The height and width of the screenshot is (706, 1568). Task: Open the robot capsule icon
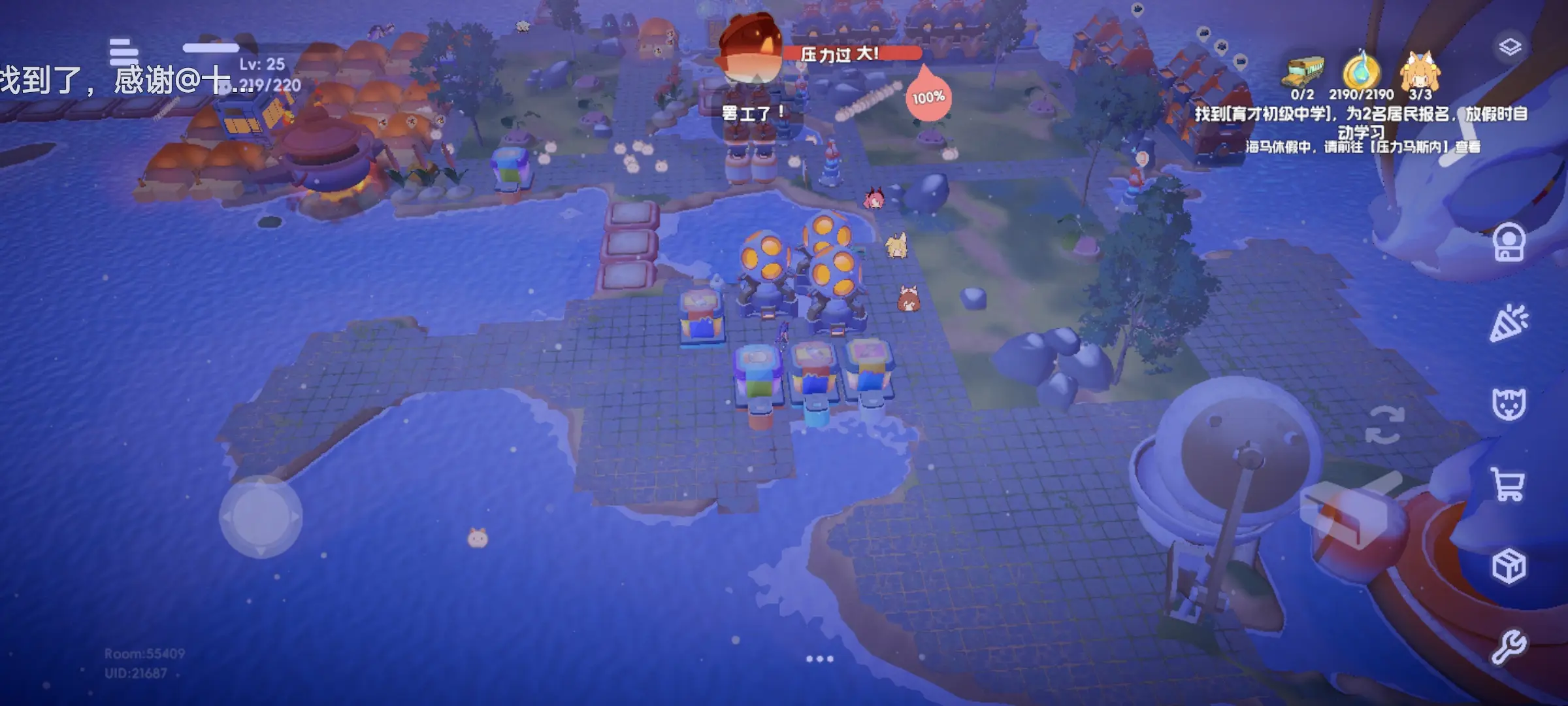coord(1509,243)
